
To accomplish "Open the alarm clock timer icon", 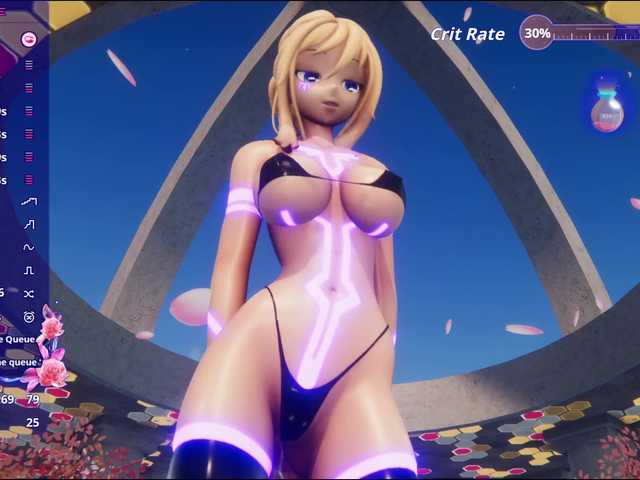I will pos(29,316).
